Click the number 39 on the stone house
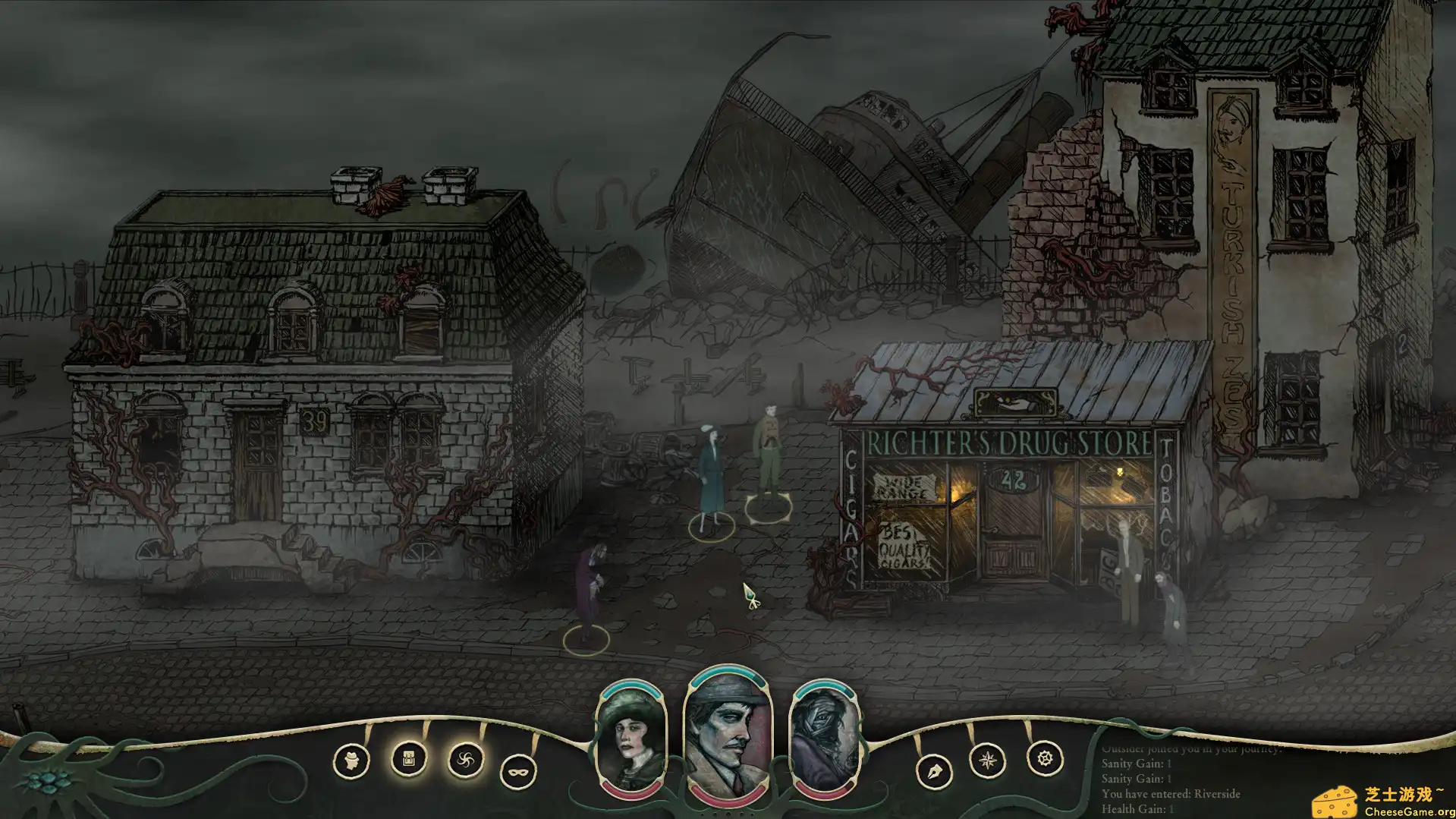 (316, 418)
